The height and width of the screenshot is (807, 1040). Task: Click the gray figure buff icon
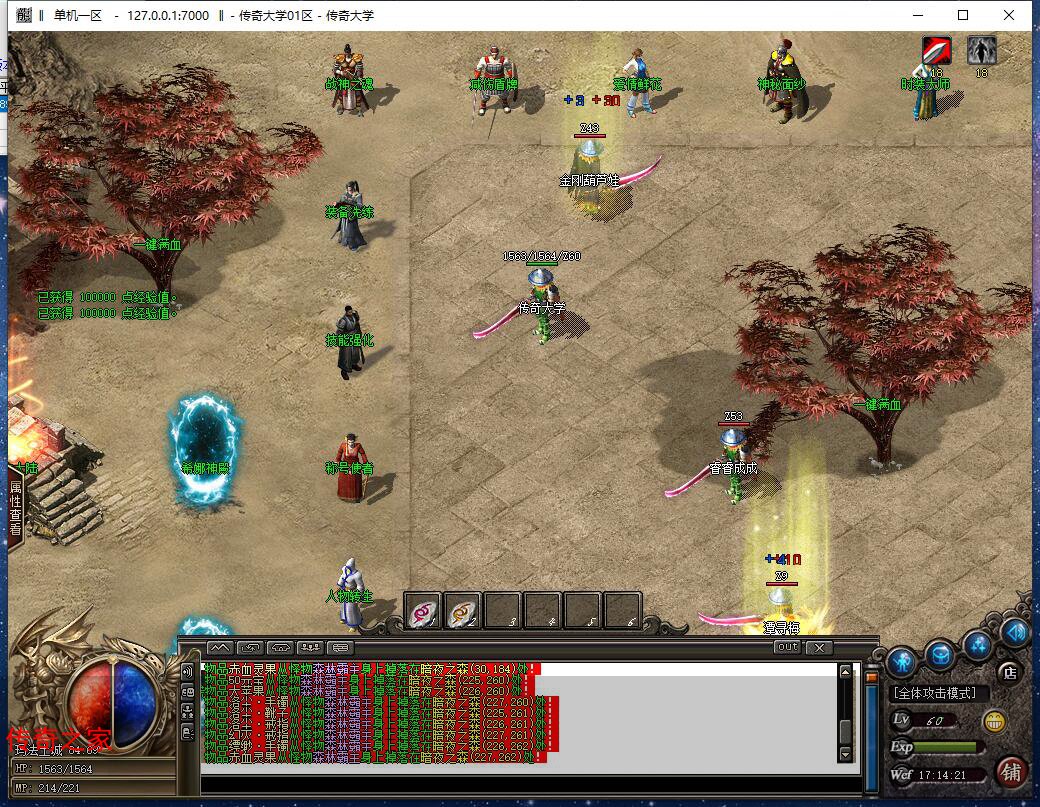[981, 50]
